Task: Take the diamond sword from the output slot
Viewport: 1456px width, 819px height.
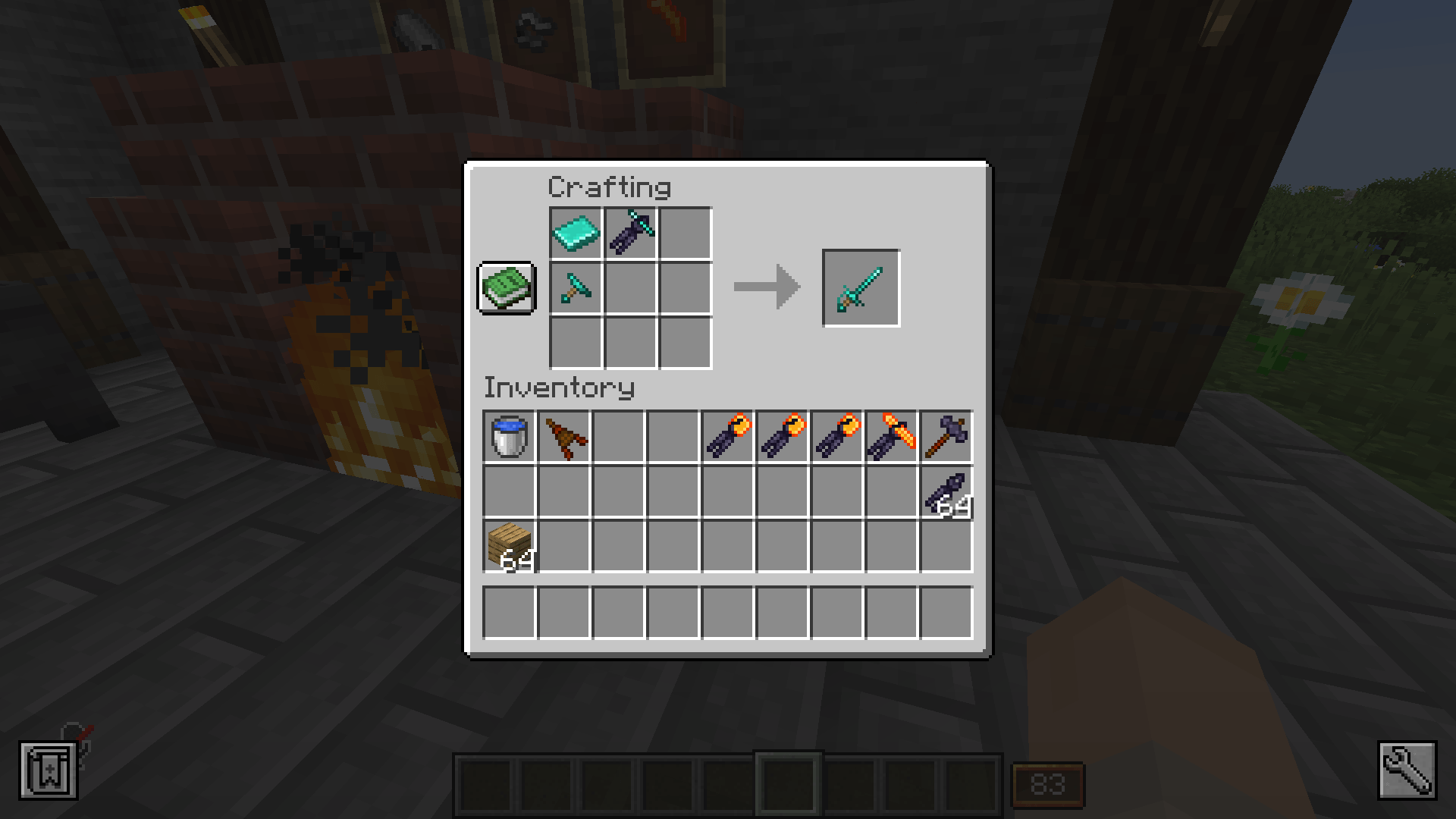Action: pyautogui.click(x=861, y=287)
